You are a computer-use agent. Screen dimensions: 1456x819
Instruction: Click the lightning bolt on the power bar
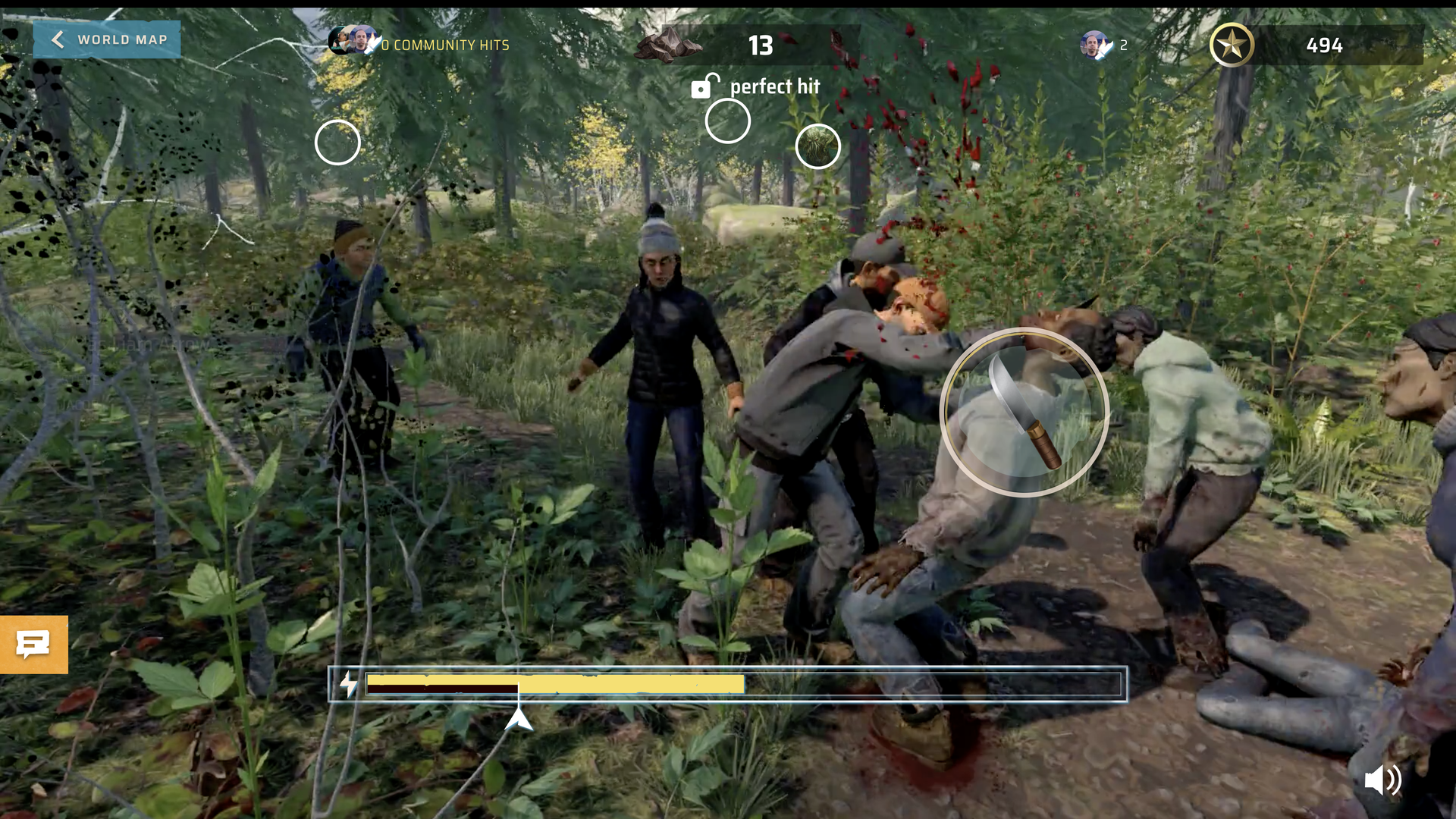tap(348, 683)
